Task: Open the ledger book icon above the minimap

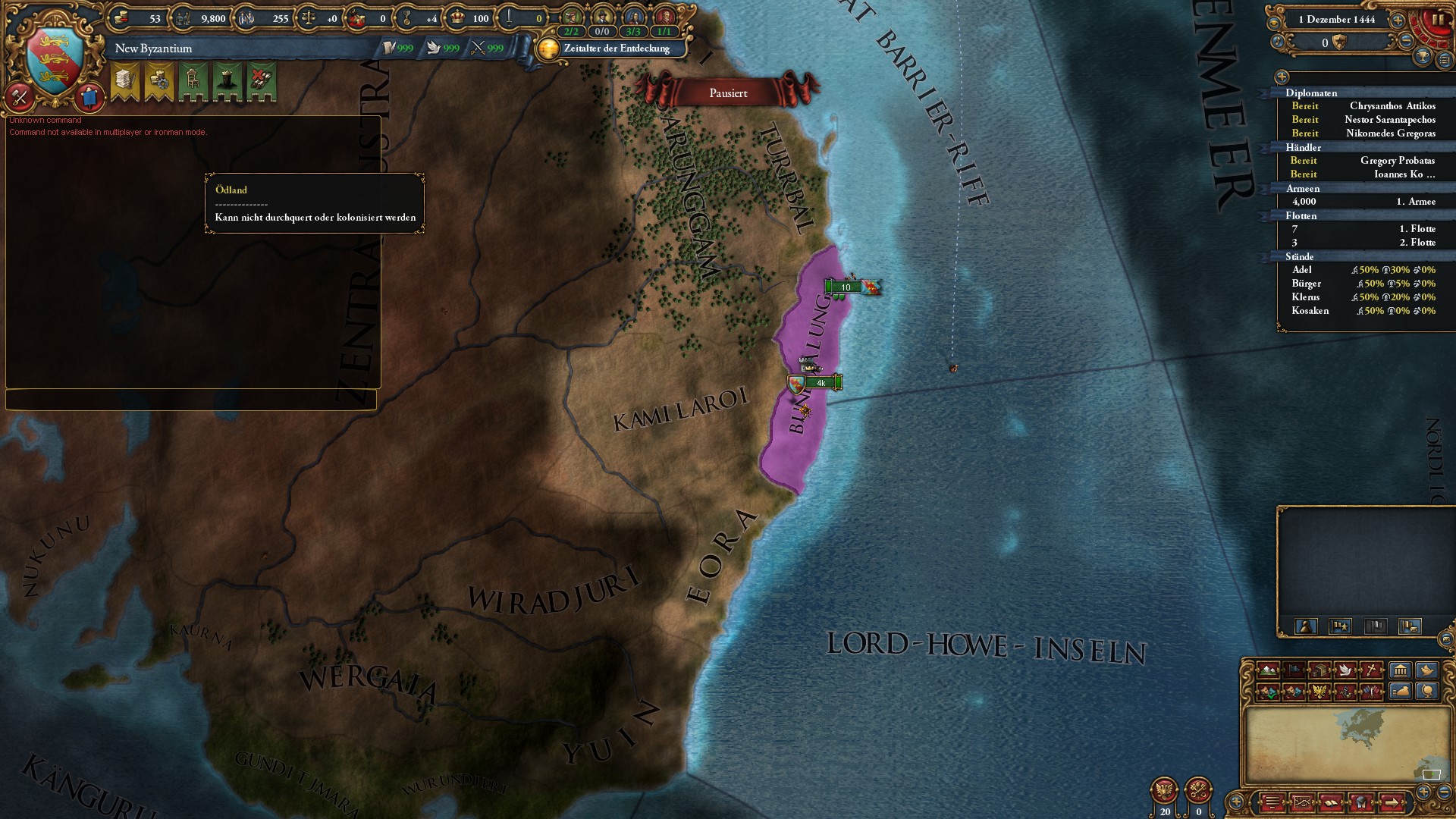Action: (1331, 802)
